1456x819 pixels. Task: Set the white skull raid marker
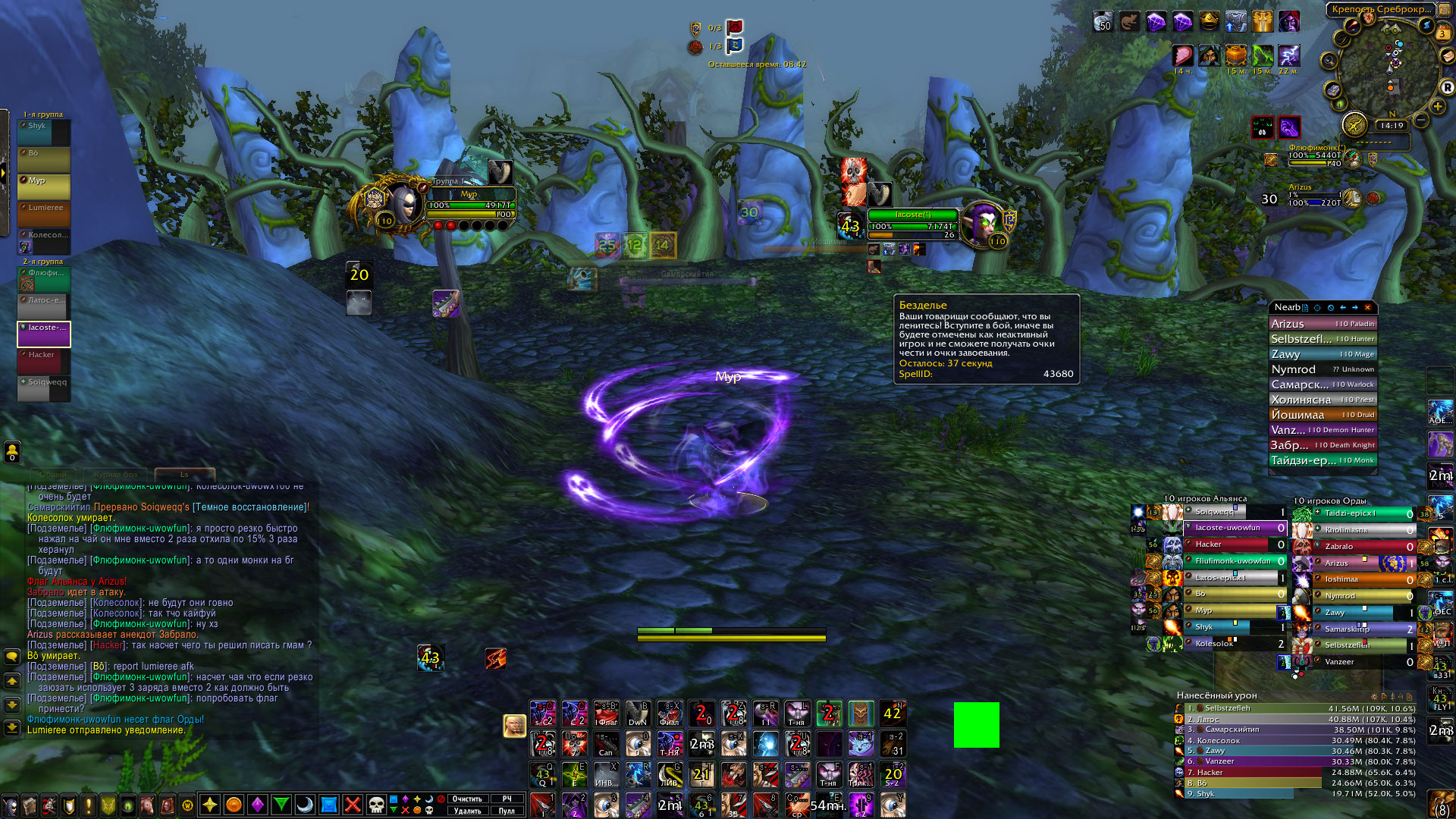pyautogui.click(x=376, y=805)
